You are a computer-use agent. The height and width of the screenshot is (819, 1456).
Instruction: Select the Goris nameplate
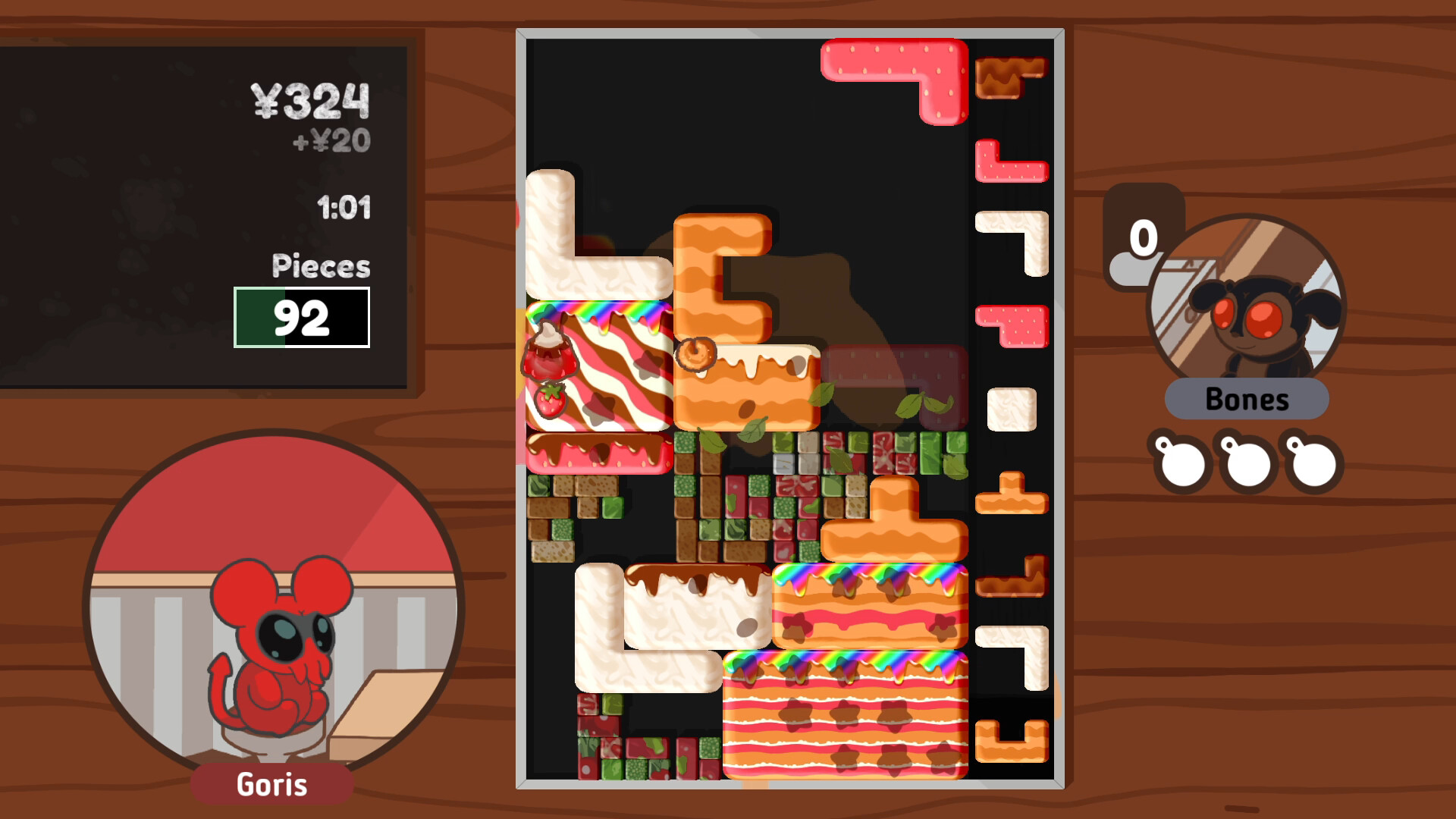coord(273,784)
